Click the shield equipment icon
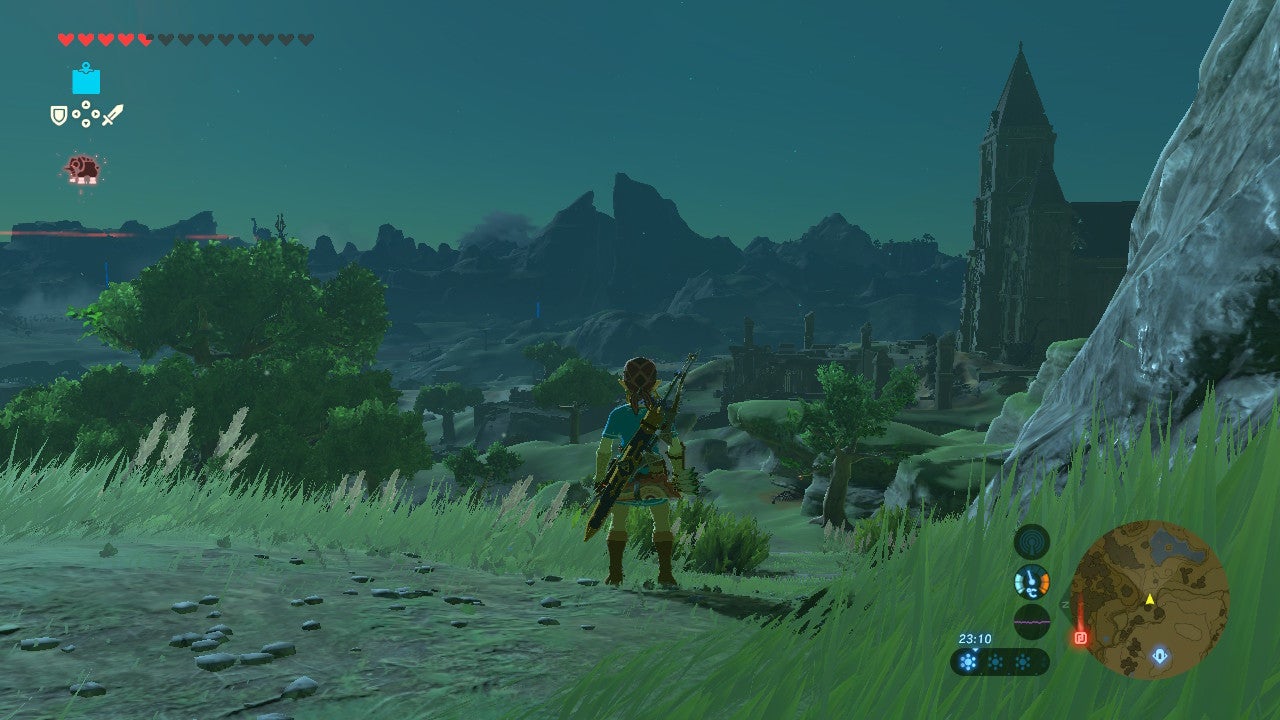This screenshot has height=720, width=1280. pyautogui.click(x=59, y=116)
